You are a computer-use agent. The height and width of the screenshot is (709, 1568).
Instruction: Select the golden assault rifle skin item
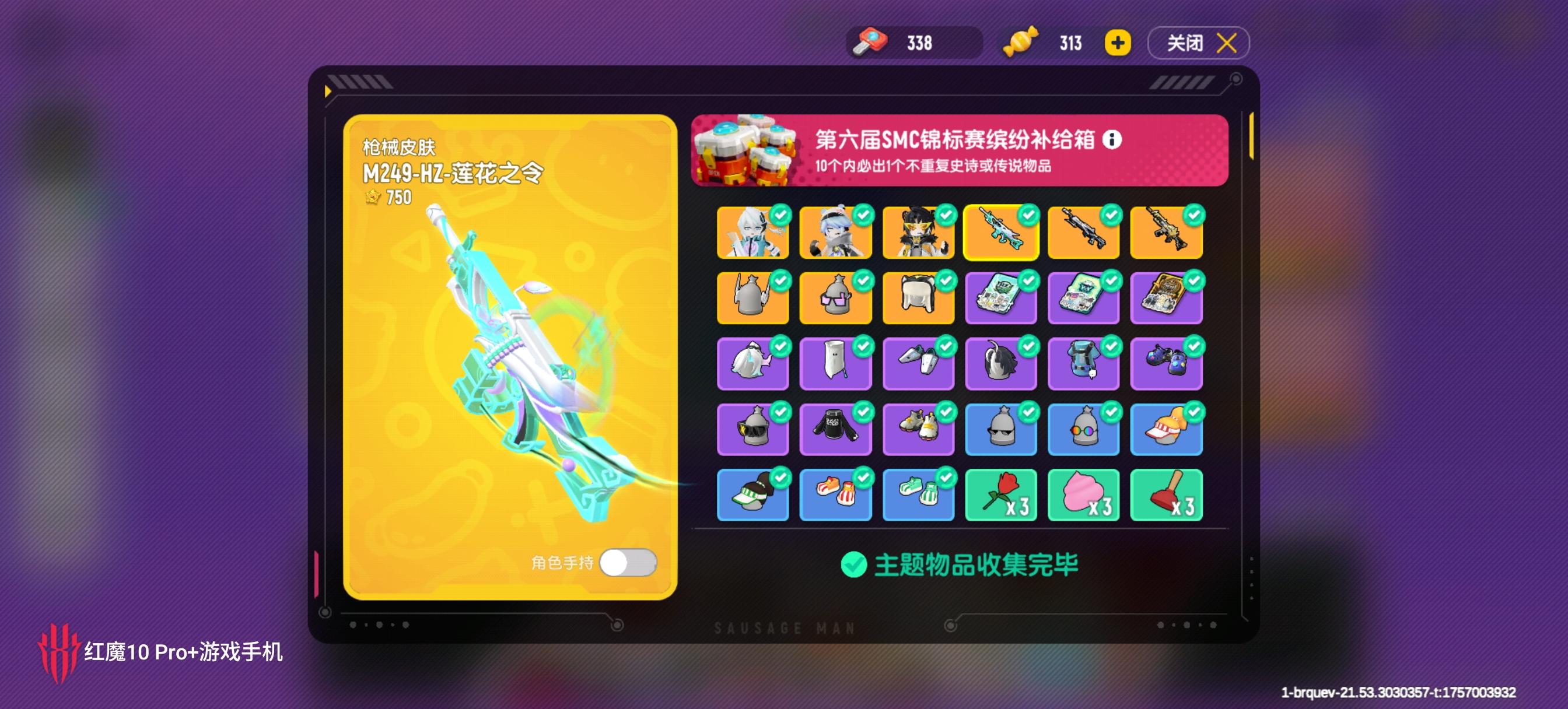(1167, 234)
